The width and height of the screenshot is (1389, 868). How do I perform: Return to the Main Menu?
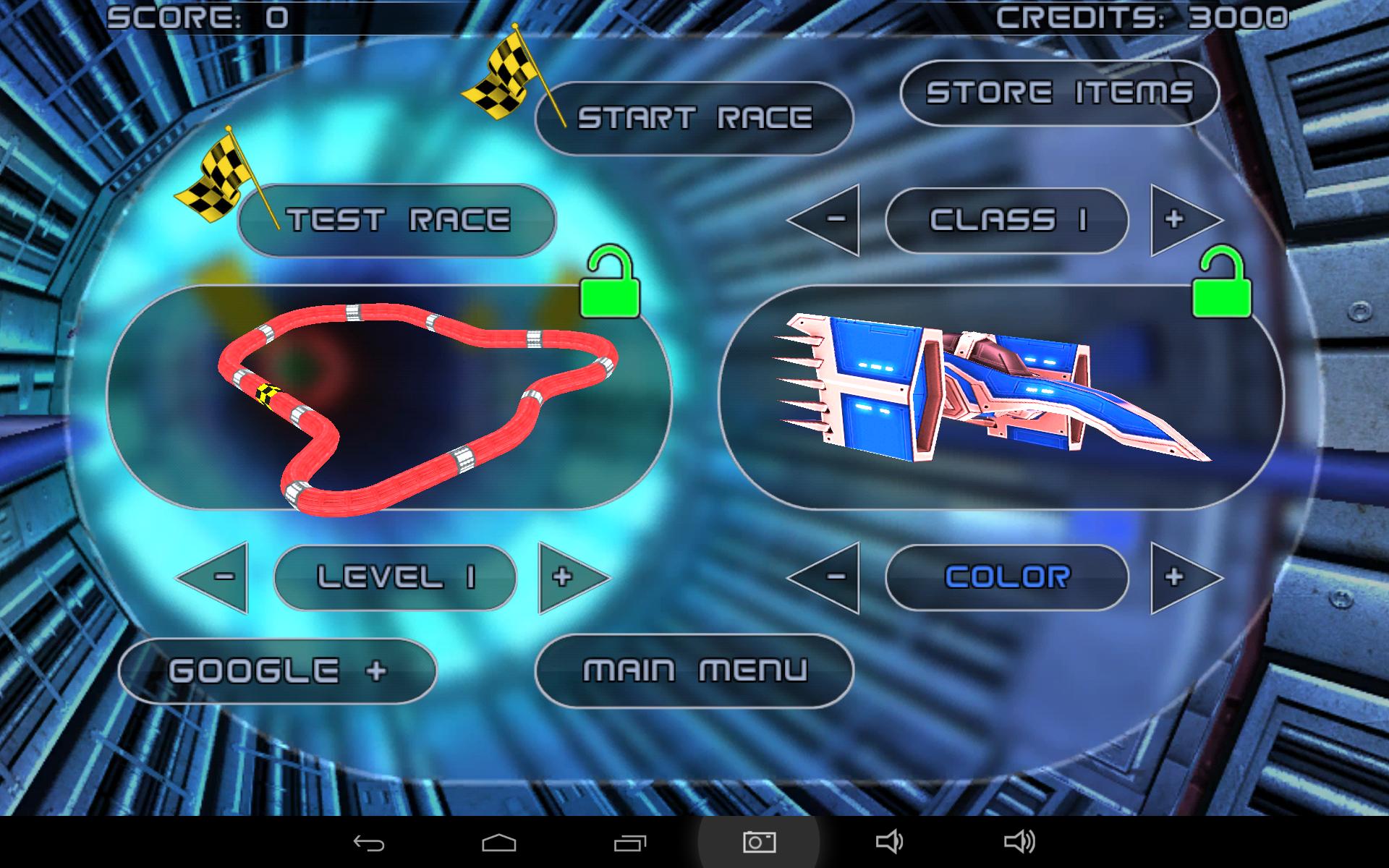[x=693, y=671]
